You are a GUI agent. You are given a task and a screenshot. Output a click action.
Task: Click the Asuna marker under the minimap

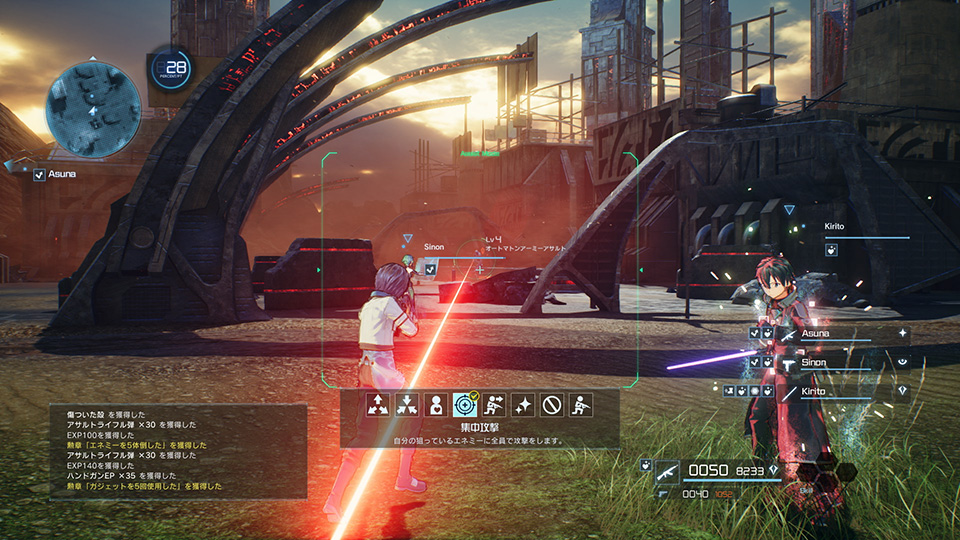coord(58,175)
